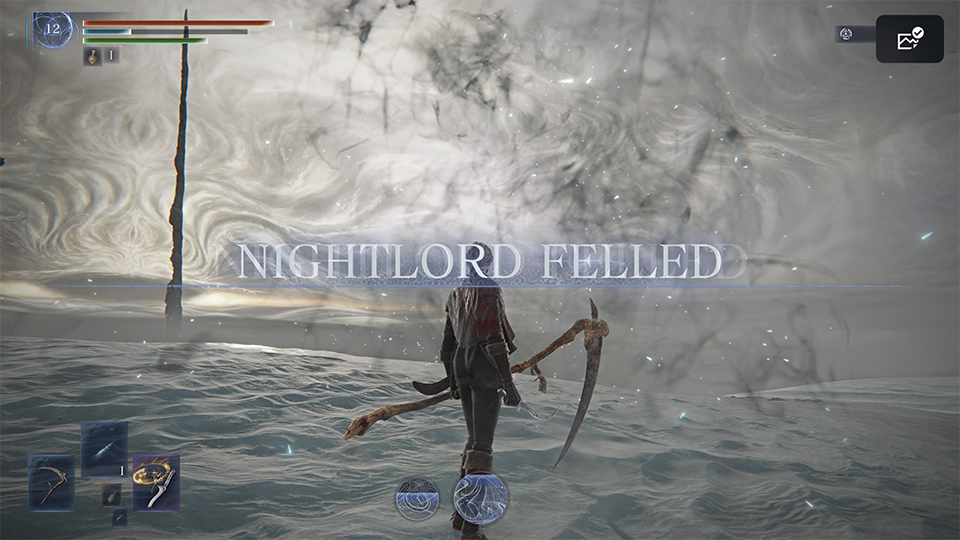Click the level 12 emblem

click(52, 29)
